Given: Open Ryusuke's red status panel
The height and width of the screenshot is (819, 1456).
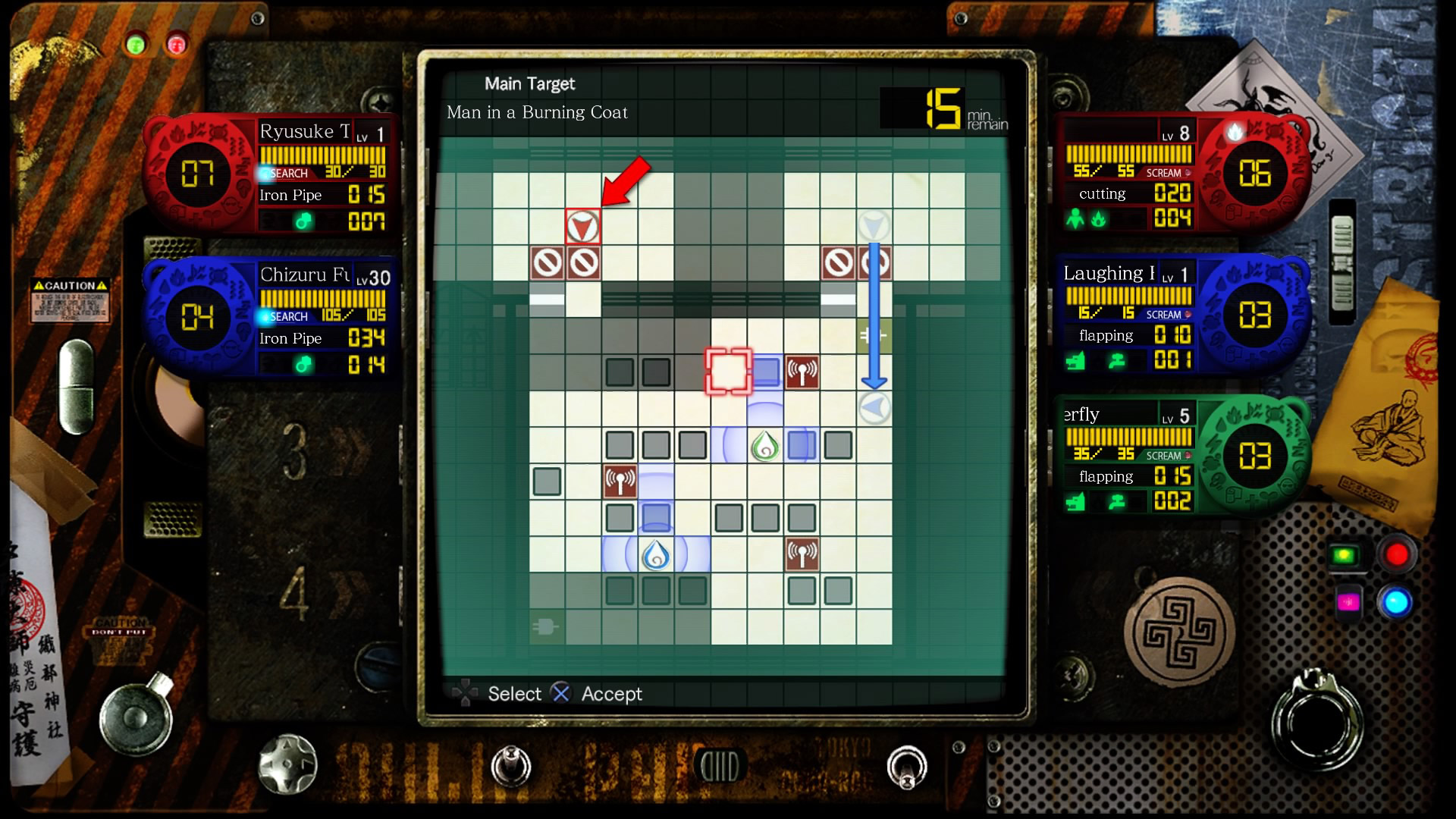Looking at the screenshot, I should pyautogui.click(x=273, y=175).
